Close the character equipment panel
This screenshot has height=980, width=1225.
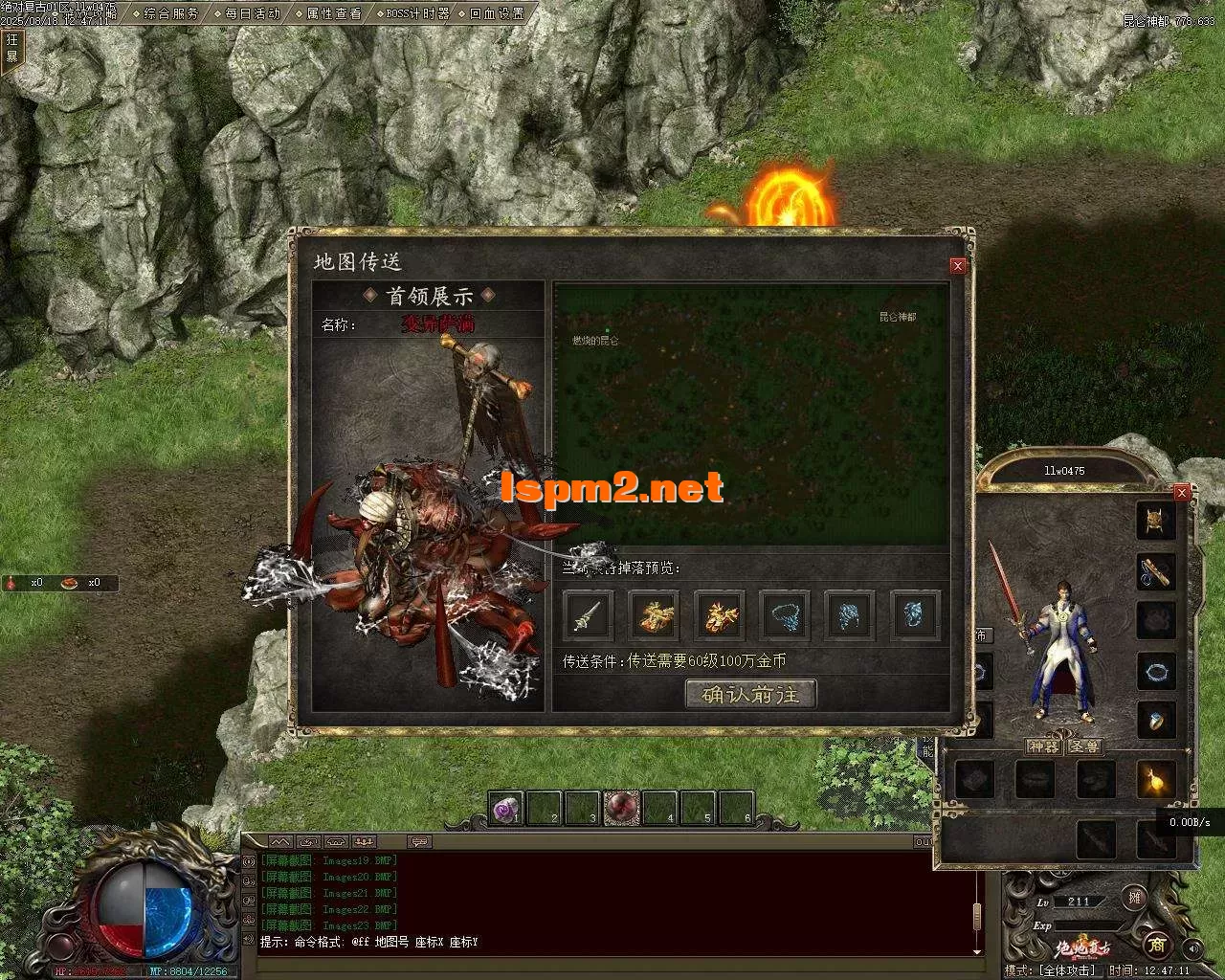(x=1182, y=492)
